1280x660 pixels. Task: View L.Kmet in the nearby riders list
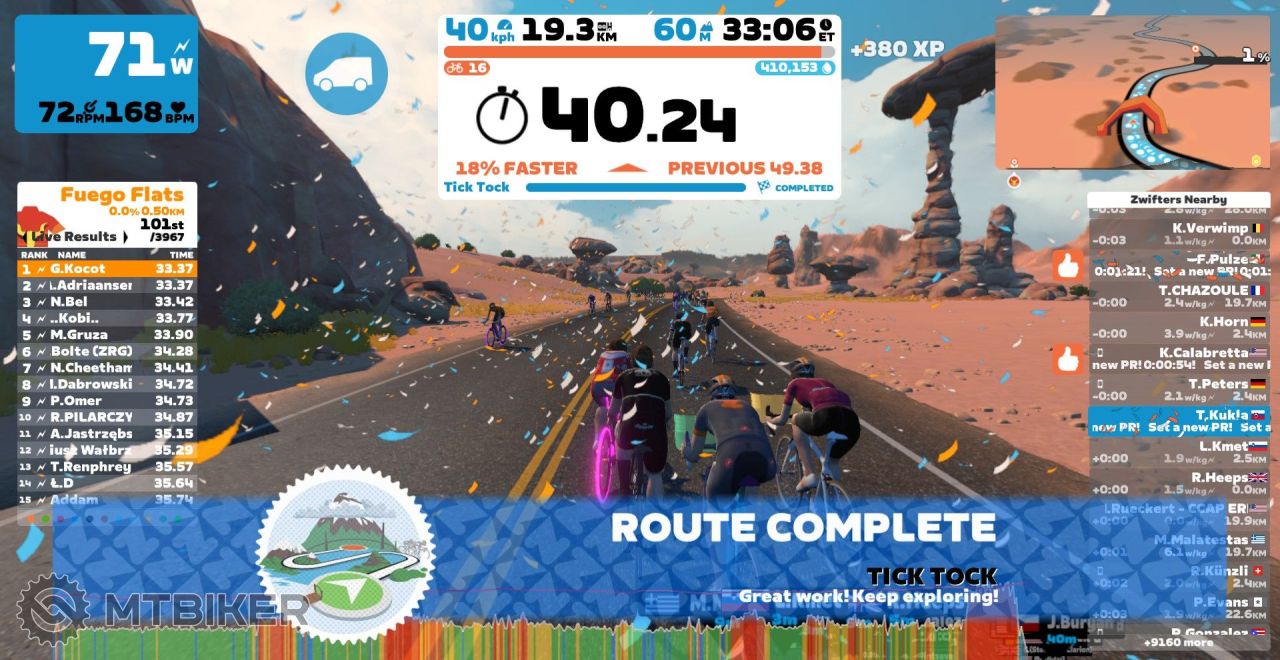pyautogui.click(x=1178, y=452)
